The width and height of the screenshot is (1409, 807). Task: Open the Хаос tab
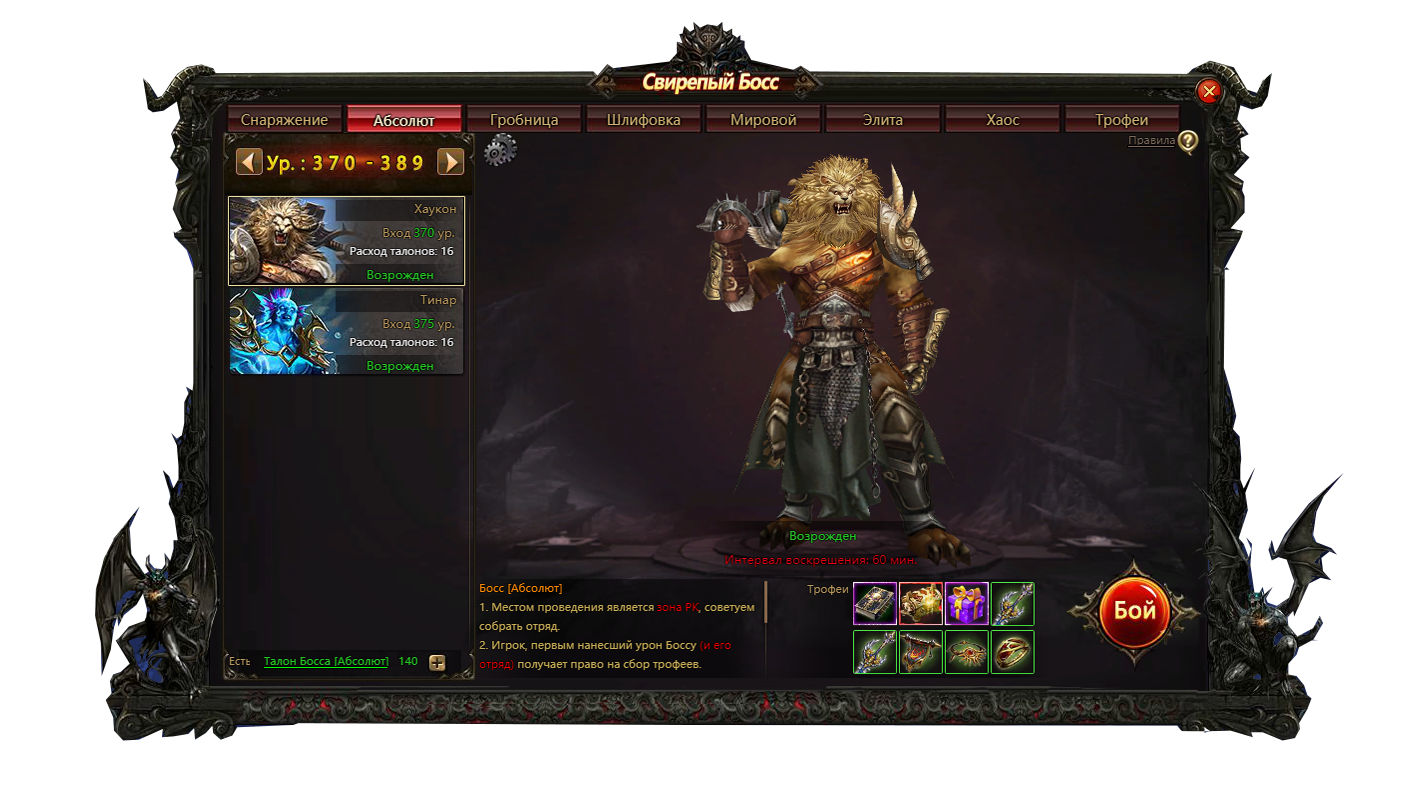click(1002, 120)
